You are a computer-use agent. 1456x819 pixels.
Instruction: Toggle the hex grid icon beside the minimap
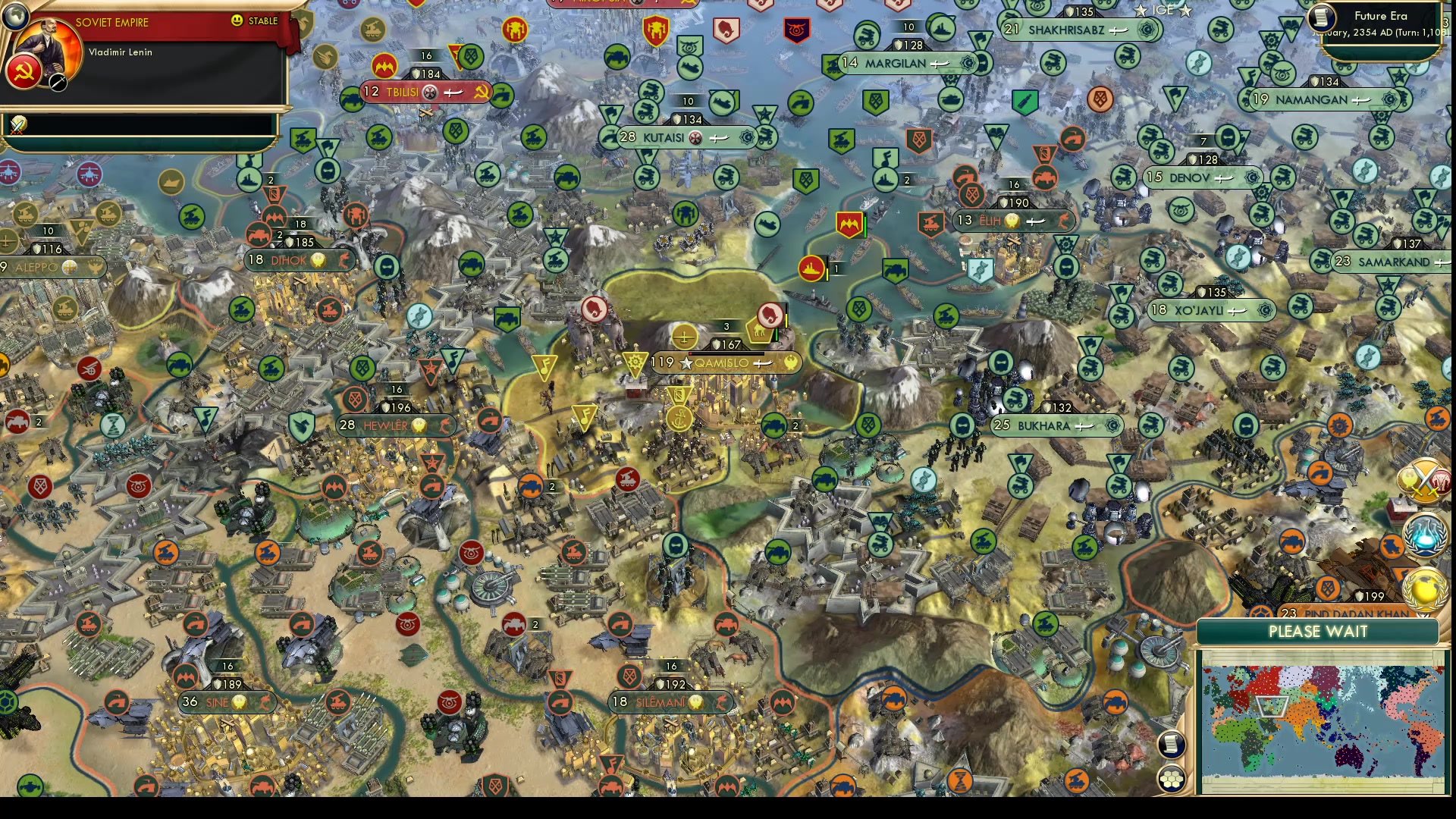[1172, 779]
